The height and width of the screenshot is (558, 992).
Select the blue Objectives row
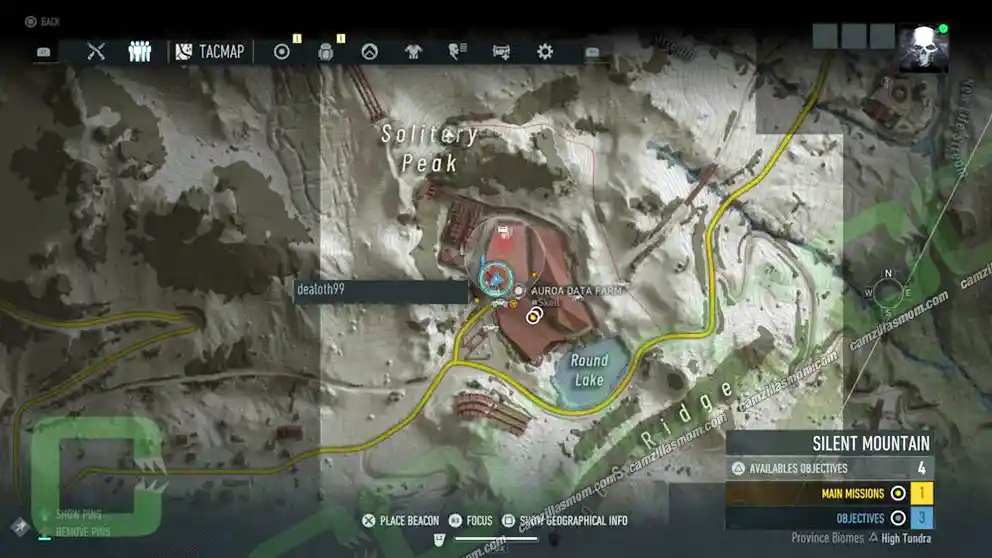829,518
